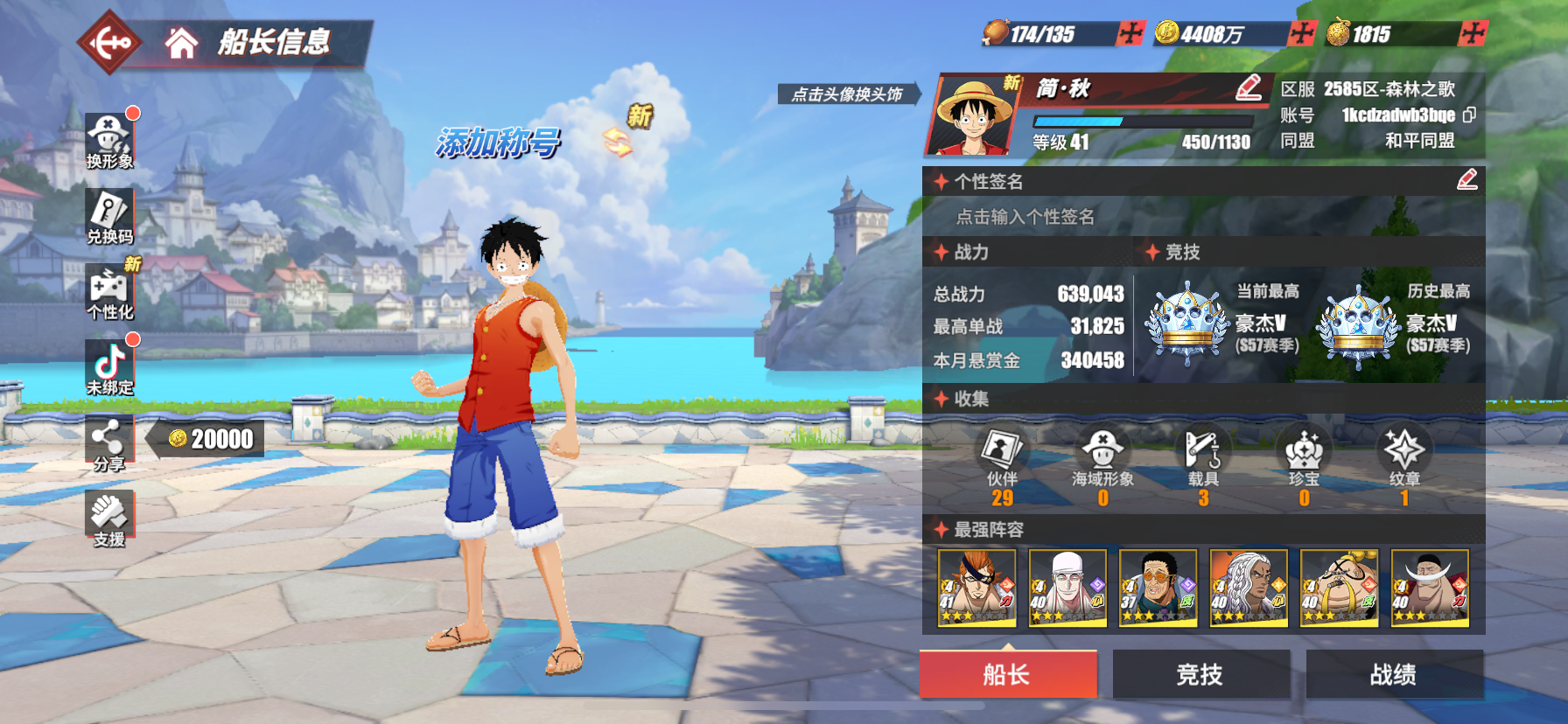Edit the captain name with the pencil icon

[1249, 87]
